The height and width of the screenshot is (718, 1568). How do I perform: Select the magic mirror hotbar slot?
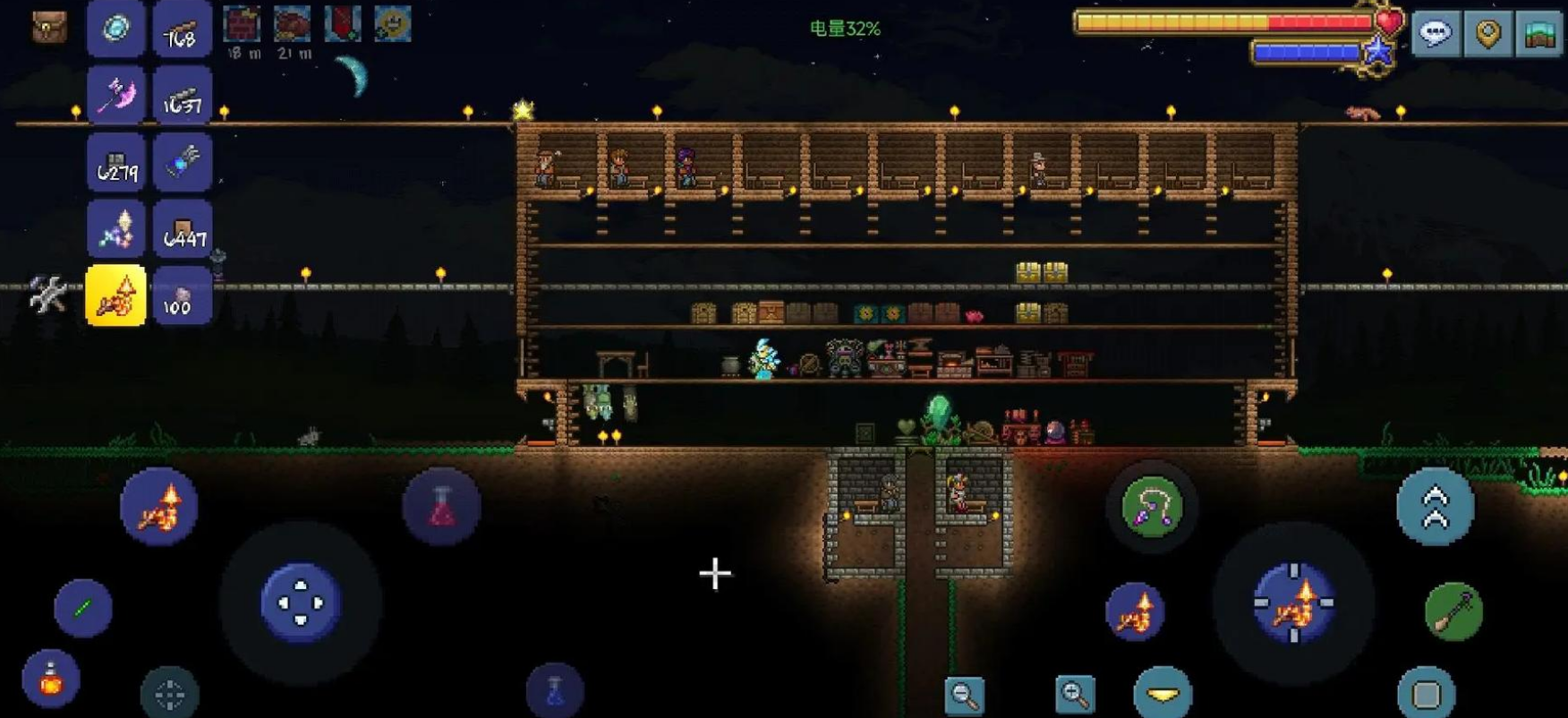coord(116,29)
